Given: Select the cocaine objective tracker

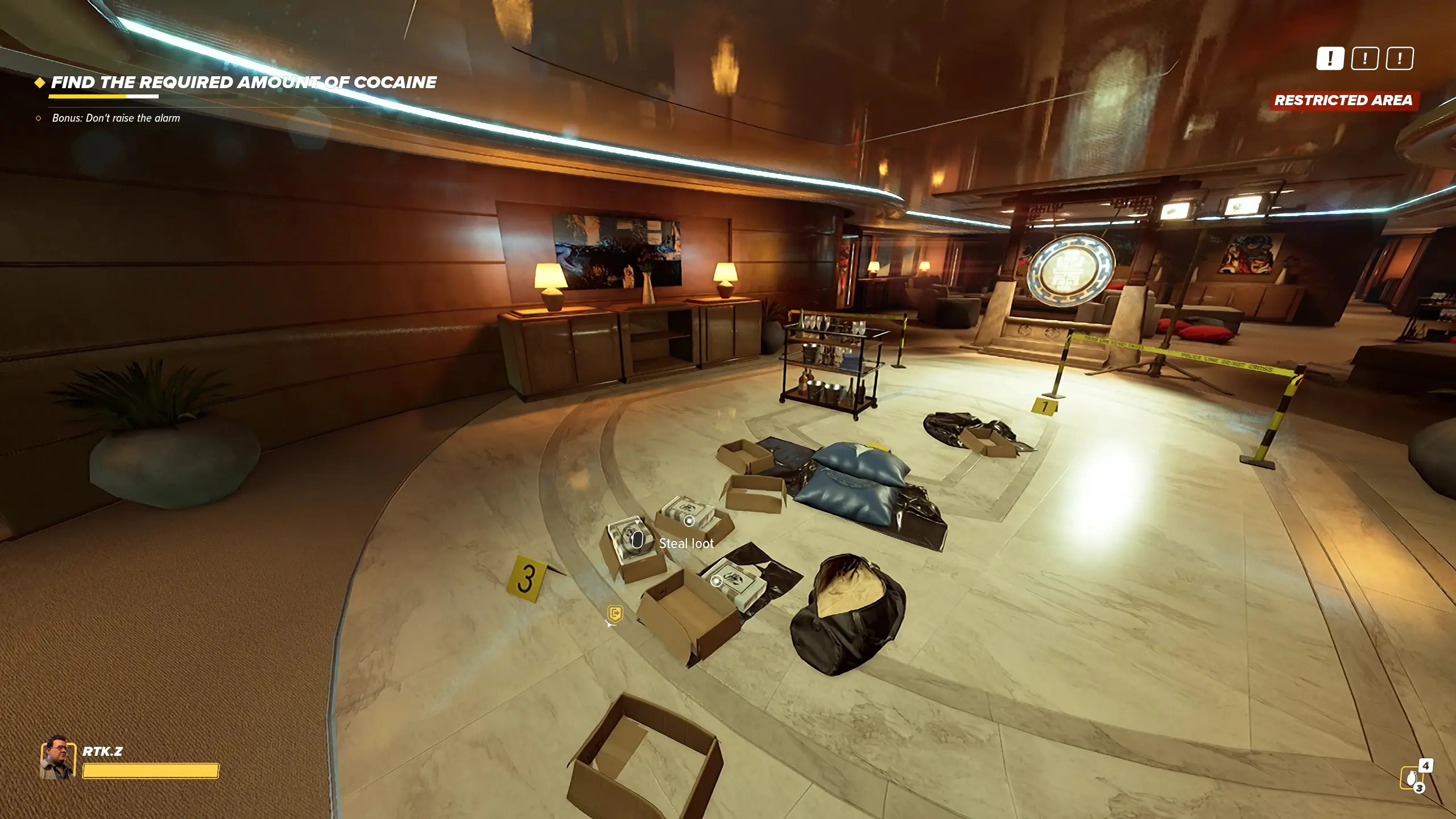Looking at the screenshot, I should coord(243,83).
